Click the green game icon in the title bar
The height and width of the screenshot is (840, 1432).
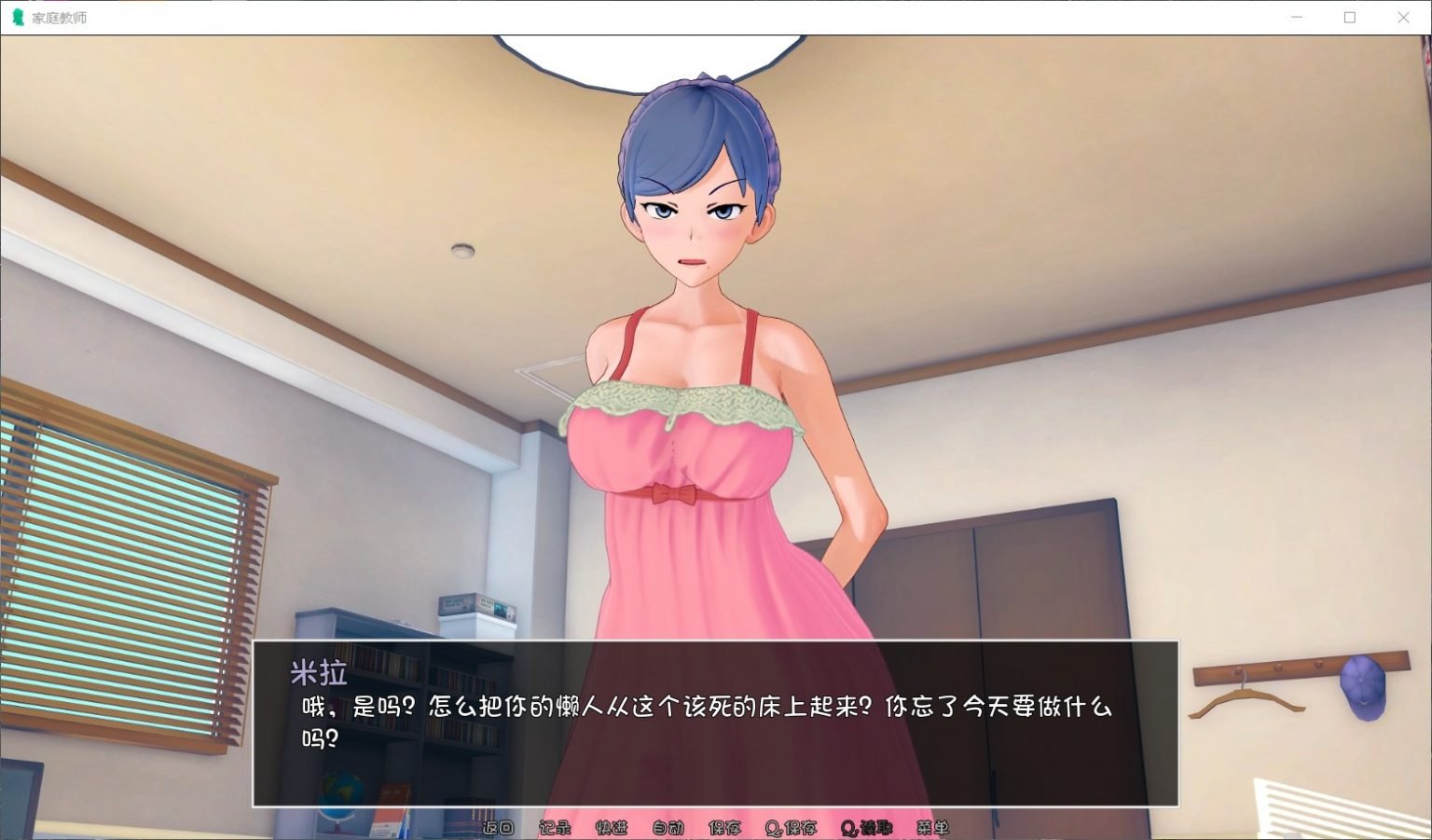tap(18, 17)
